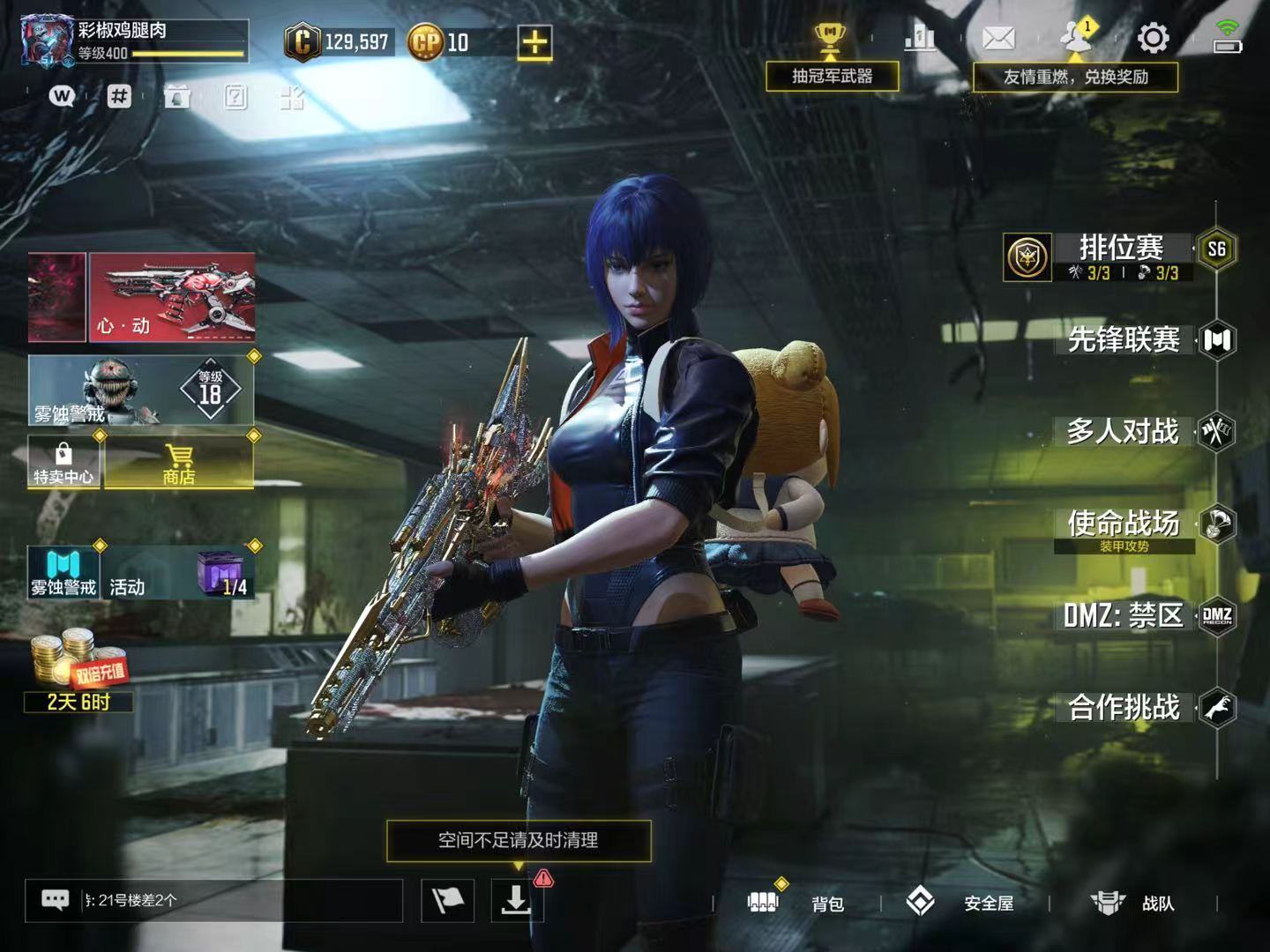Screen dimensions: 1270x952
Task: Add CP currency with plus button
Action: [x=534, y=42]
